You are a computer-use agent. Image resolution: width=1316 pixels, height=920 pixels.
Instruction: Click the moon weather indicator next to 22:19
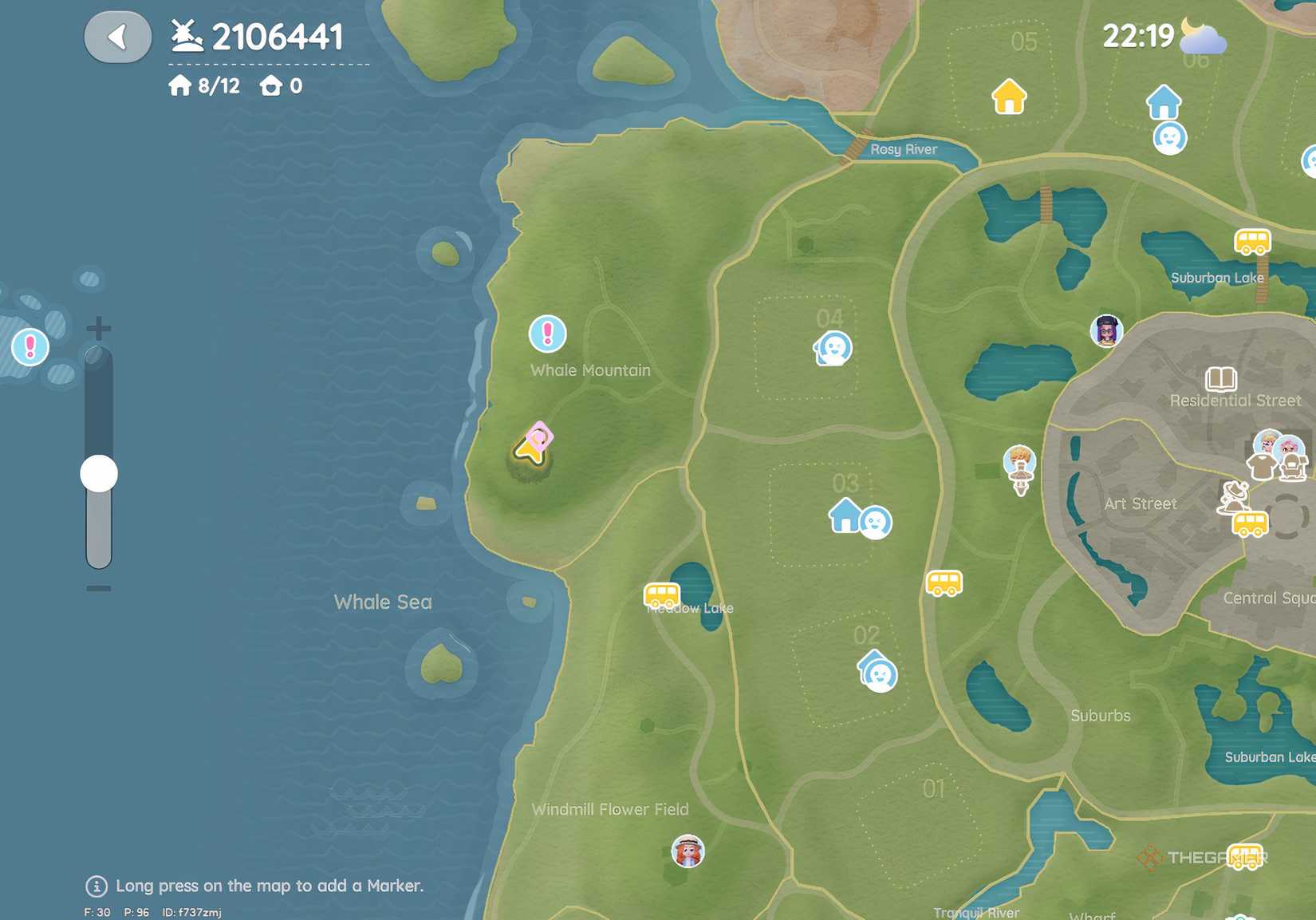click(1200, 35)
